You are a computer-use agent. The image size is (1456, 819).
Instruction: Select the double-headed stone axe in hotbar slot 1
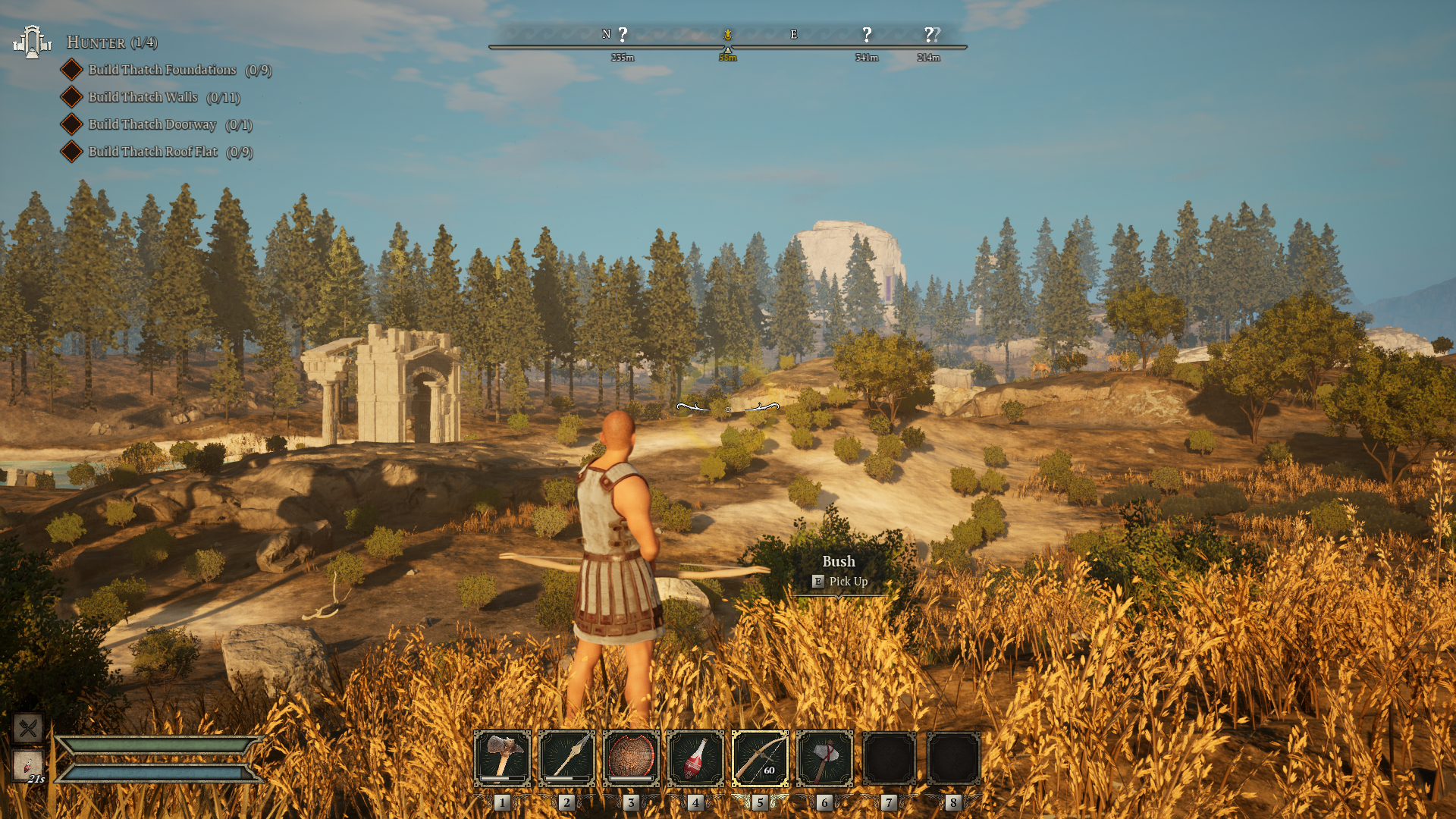point(502,758)
